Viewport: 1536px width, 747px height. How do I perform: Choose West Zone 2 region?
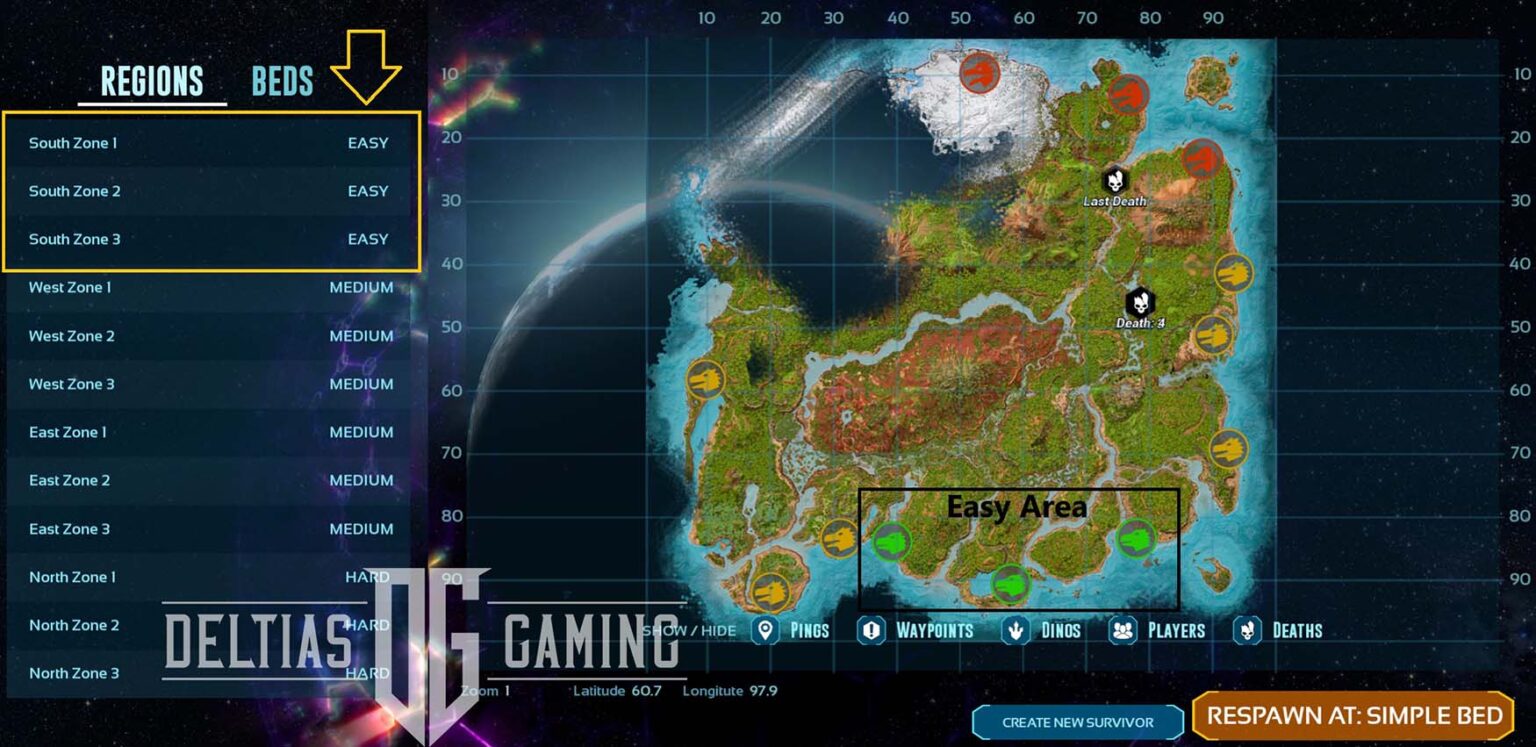(210, 336)
